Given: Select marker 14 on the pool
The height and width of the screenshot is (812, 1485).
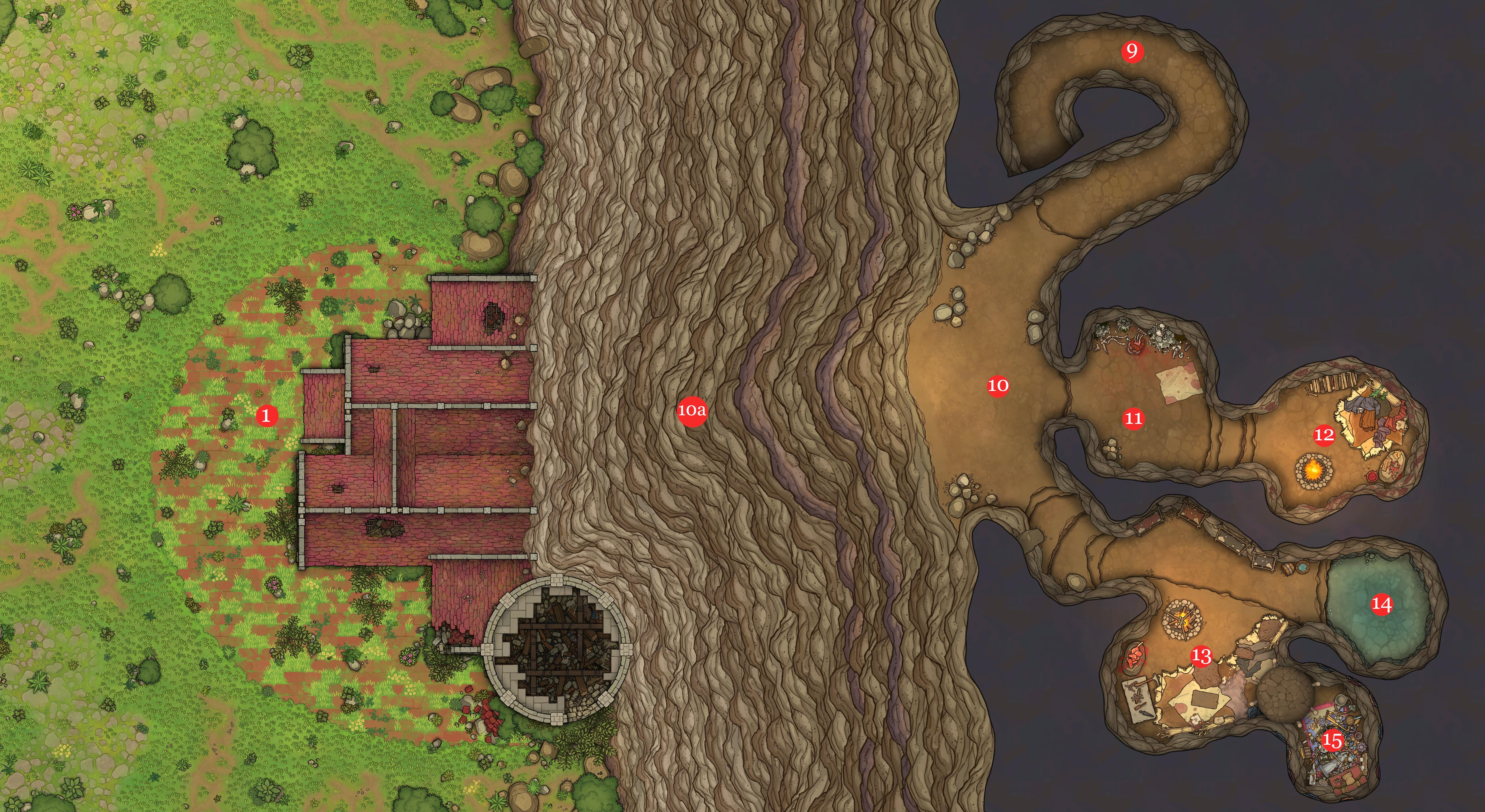Looking at the screenshot, I should coord(1381,605).
